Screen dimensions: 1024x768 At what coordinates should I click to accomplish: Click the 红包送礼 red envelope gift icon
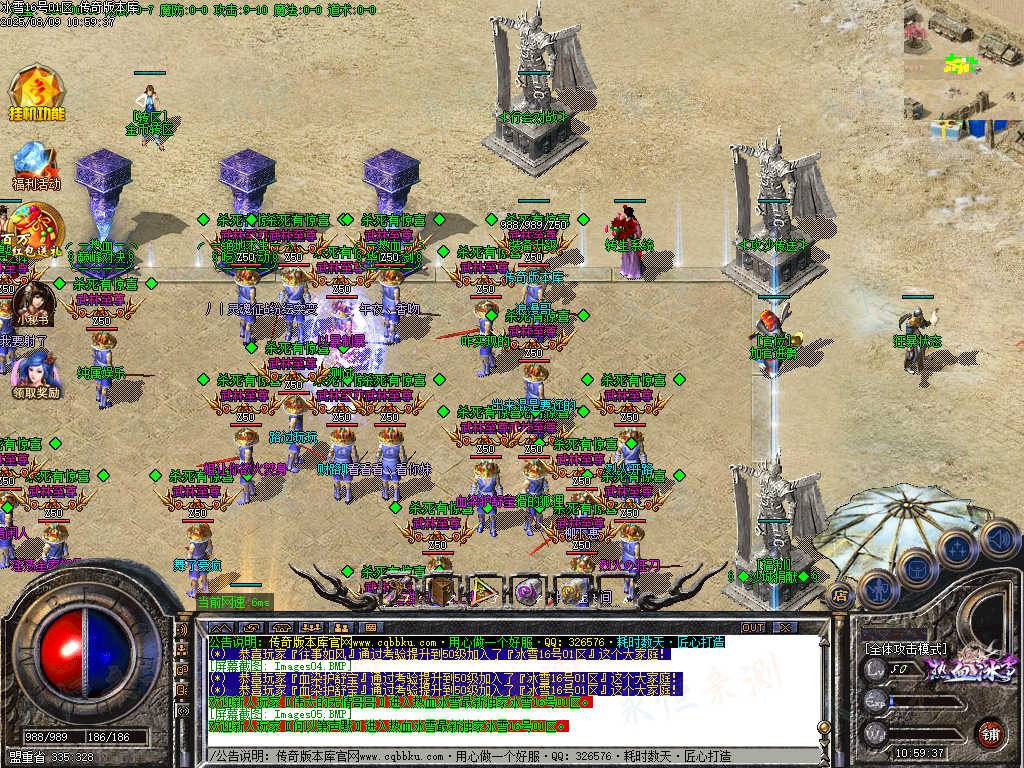pos(34,227)
